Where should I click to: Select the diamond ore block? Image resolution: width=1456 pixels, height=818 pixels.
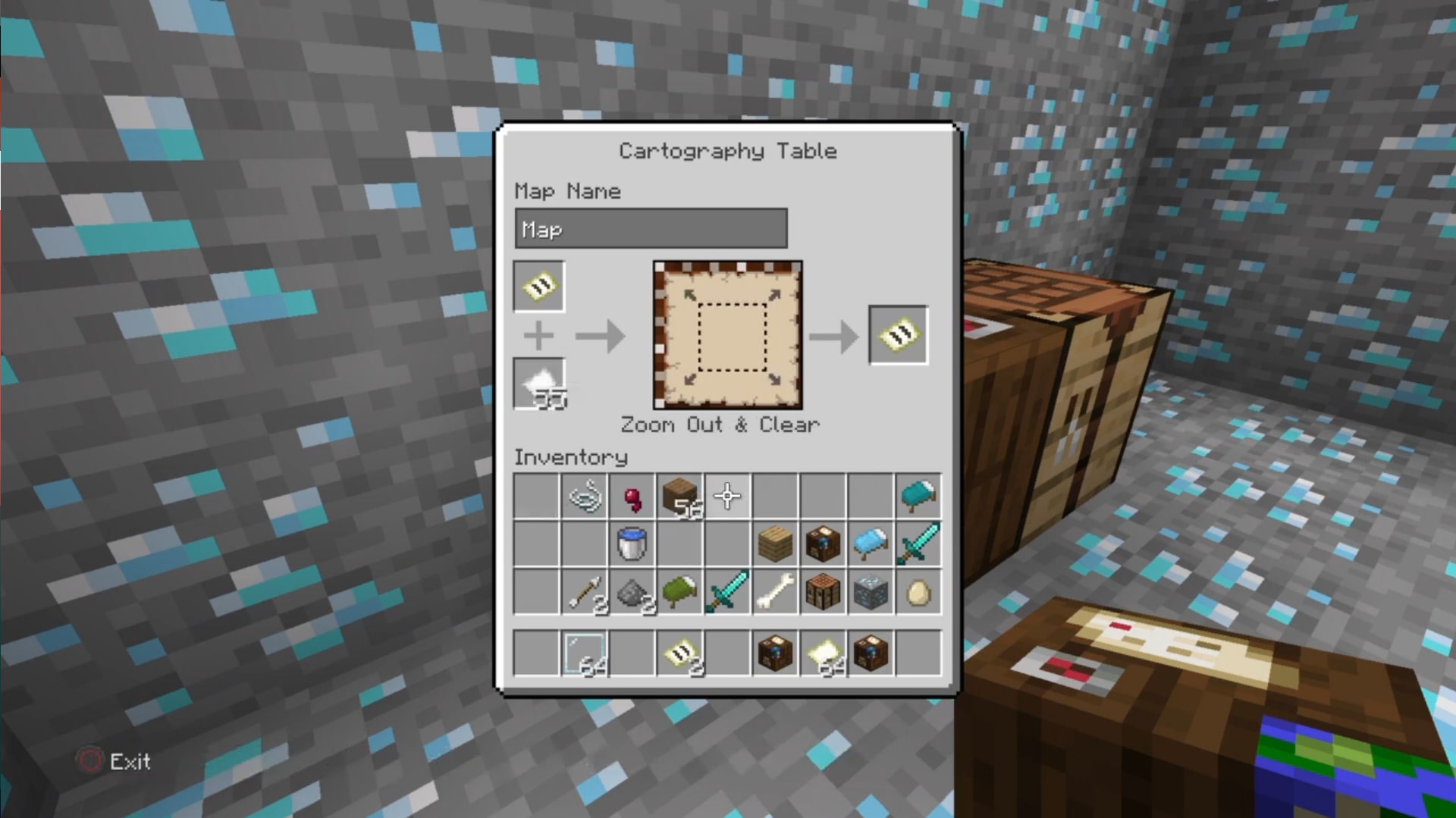coord(871,592)
